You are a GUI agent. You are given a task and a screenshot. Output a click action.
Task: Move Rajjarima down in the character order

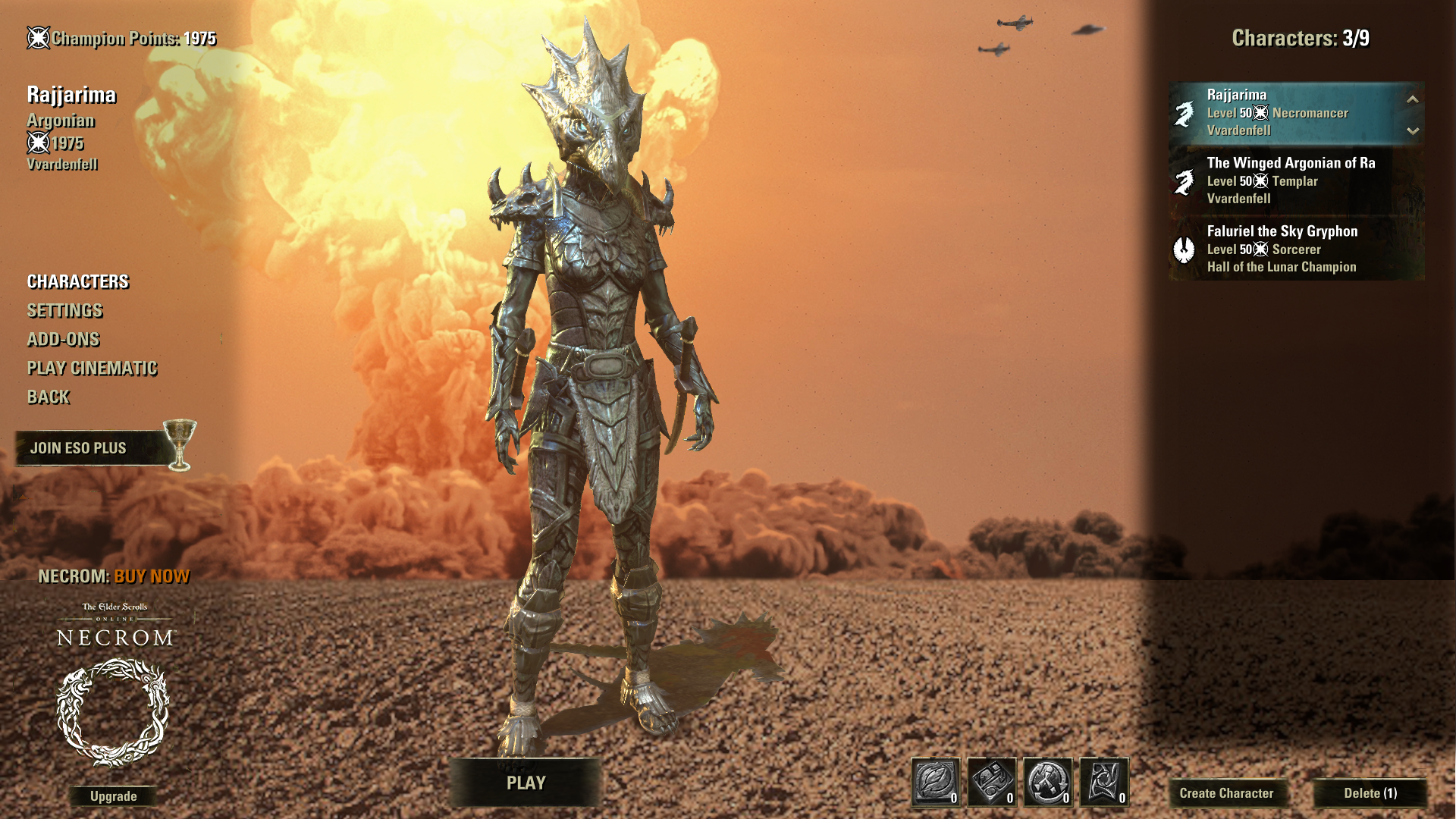1412,130
